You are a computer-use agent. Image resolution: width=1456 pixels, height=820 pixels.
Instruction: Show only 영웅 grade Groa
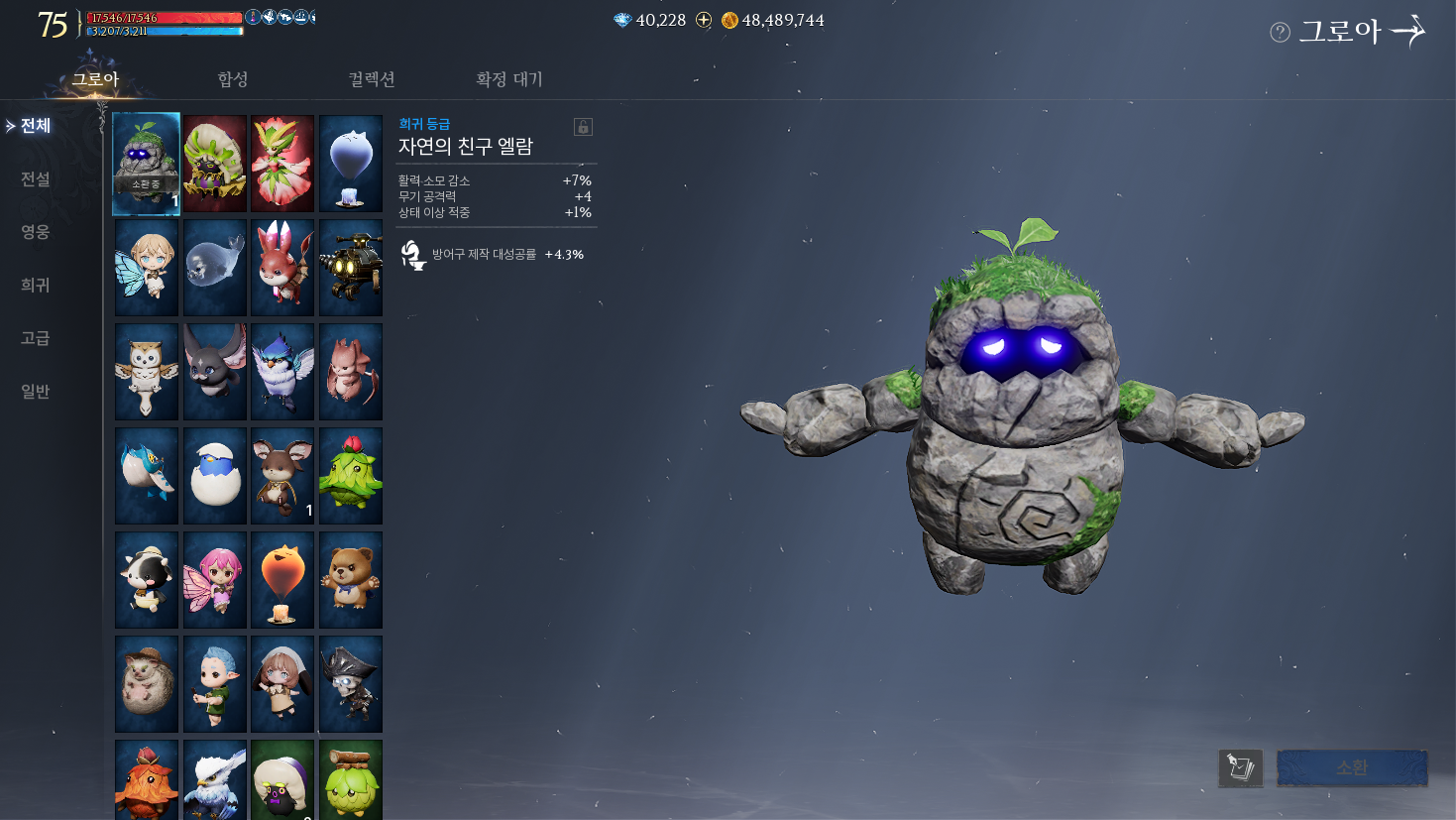coord(36,231)
